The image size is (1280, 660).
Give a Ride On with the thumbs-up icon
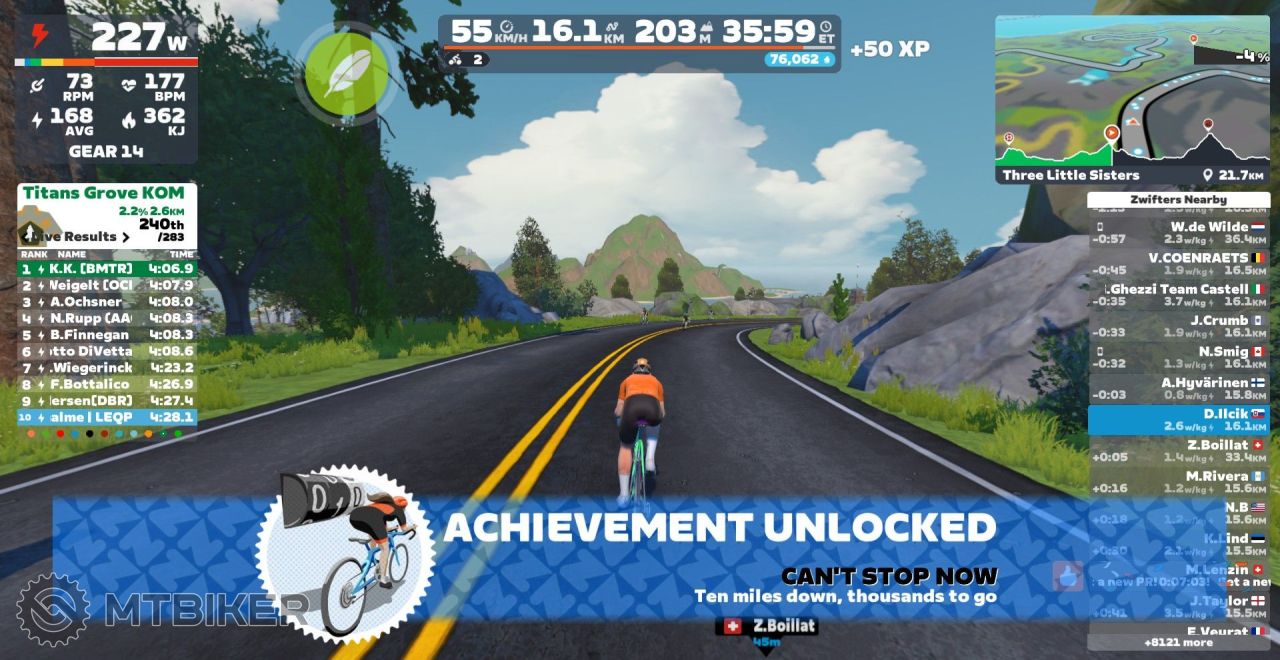tap(1068, 576)
